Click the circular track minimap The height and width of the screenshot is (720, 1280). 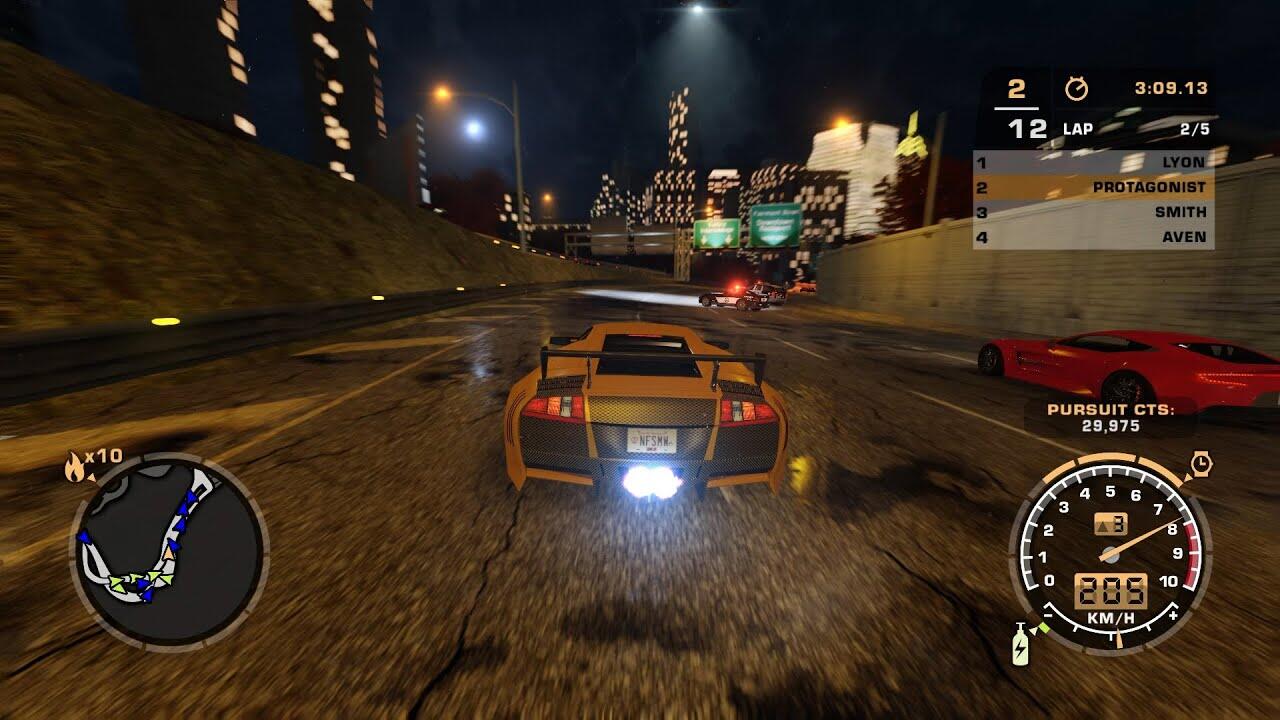pos(169,551)
